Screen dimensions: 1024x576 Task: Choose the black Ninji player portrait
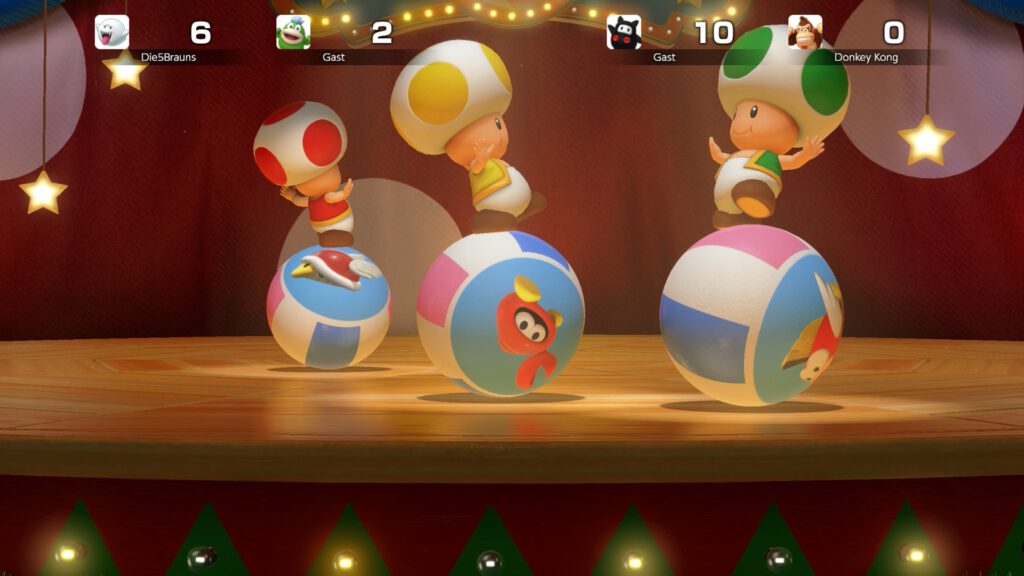[624, 32]
